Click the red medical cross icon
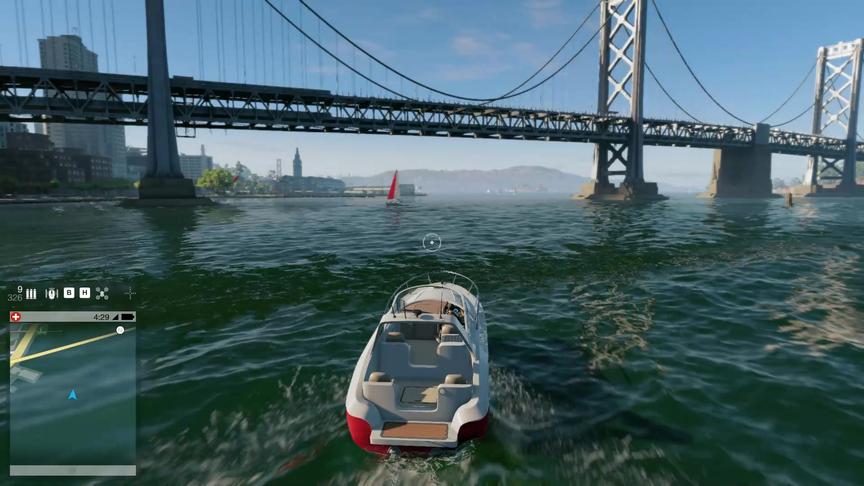 click(x=15, y=317)
